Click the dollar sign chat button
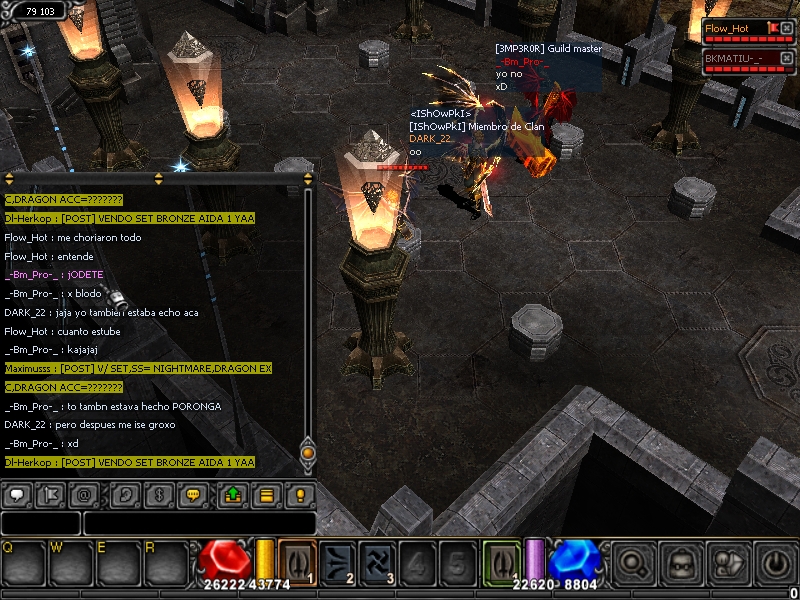The height and width of the screenshot is (600, 800). 158,494
